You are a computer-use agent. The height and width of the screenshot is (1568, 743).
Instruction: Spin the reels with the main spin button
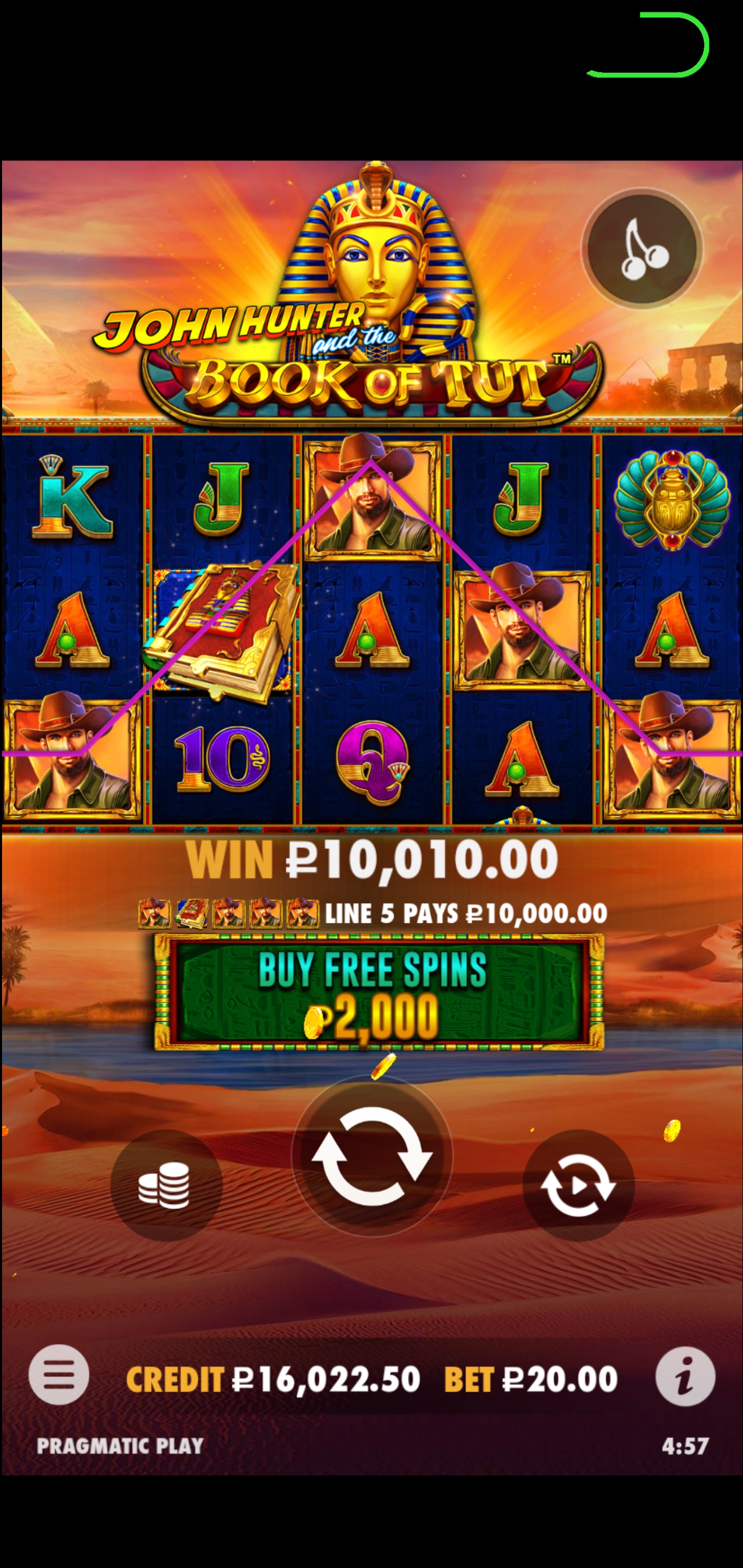tap(372, 1155)
